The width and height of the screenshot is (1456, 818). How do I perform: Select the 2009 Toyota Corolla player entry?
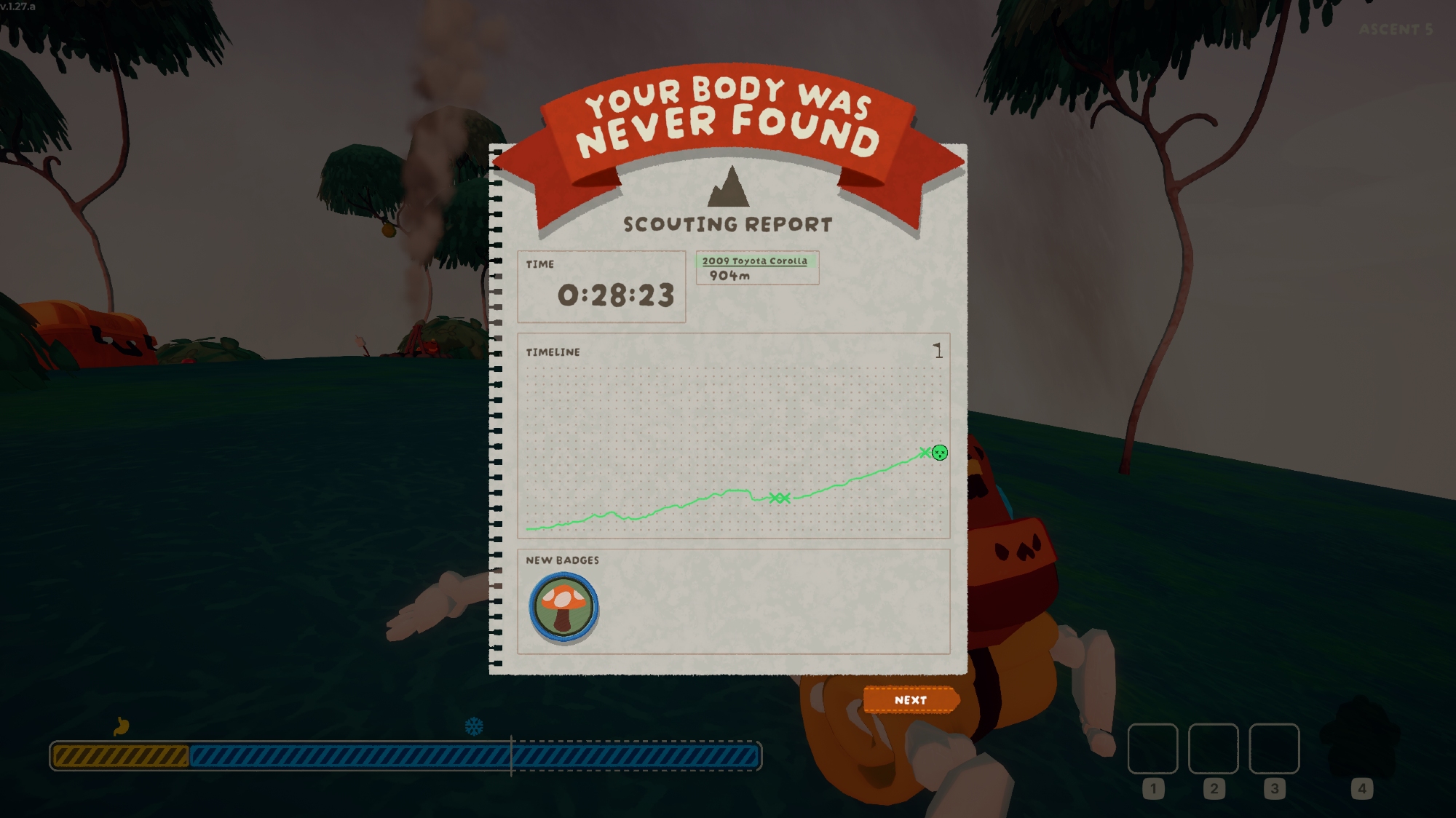point(756,268)
